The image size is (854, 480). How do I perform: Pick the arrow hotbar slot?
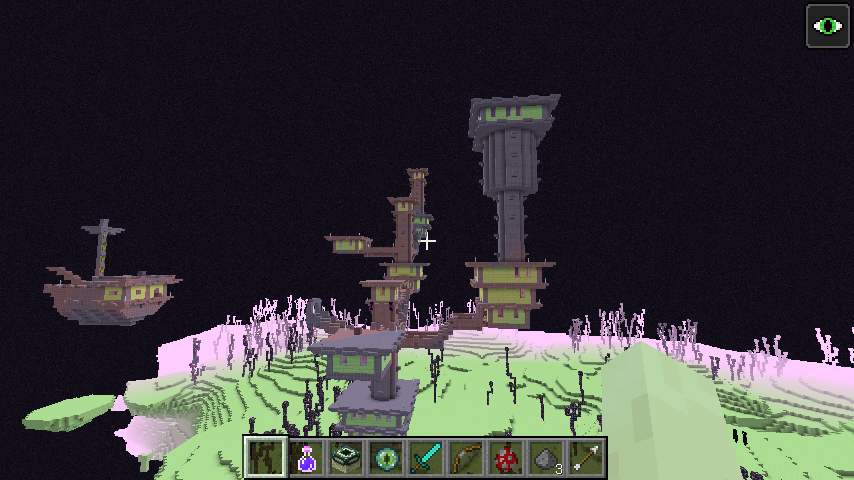click(x=586, y=458)
